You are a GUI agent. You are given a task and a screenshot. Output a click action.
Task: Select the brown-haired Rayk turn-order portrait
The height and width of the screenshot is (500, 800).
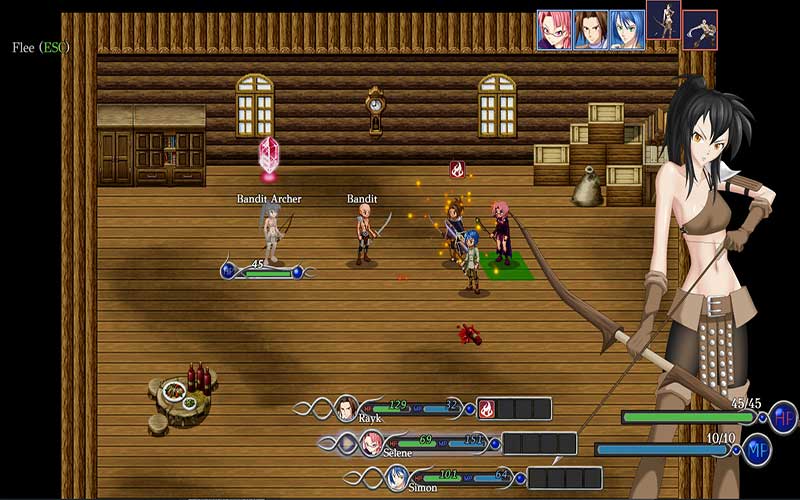coord(591,29)
